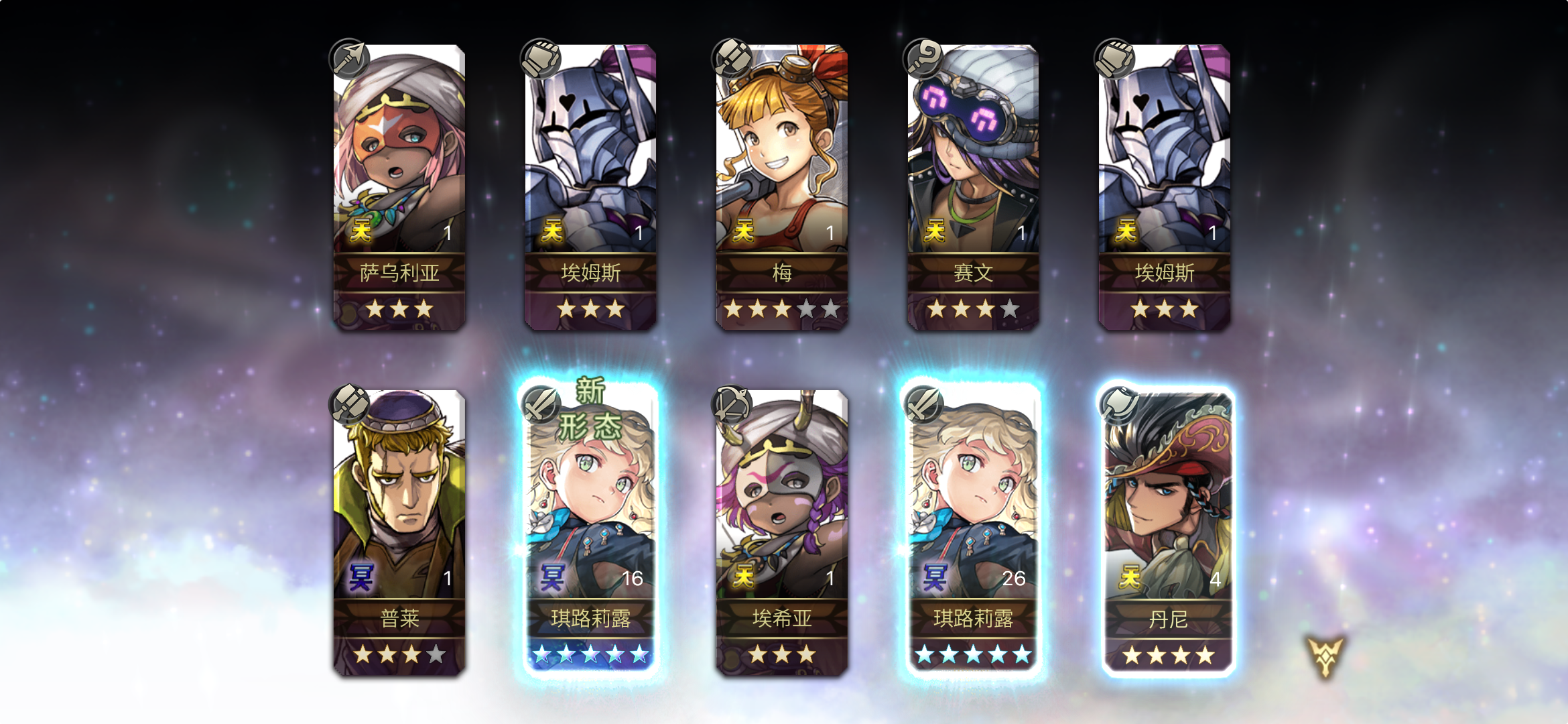Click the third star under 萨乌利亚
This screenshot has height=724, width=1568.
[x=425, y=308]
